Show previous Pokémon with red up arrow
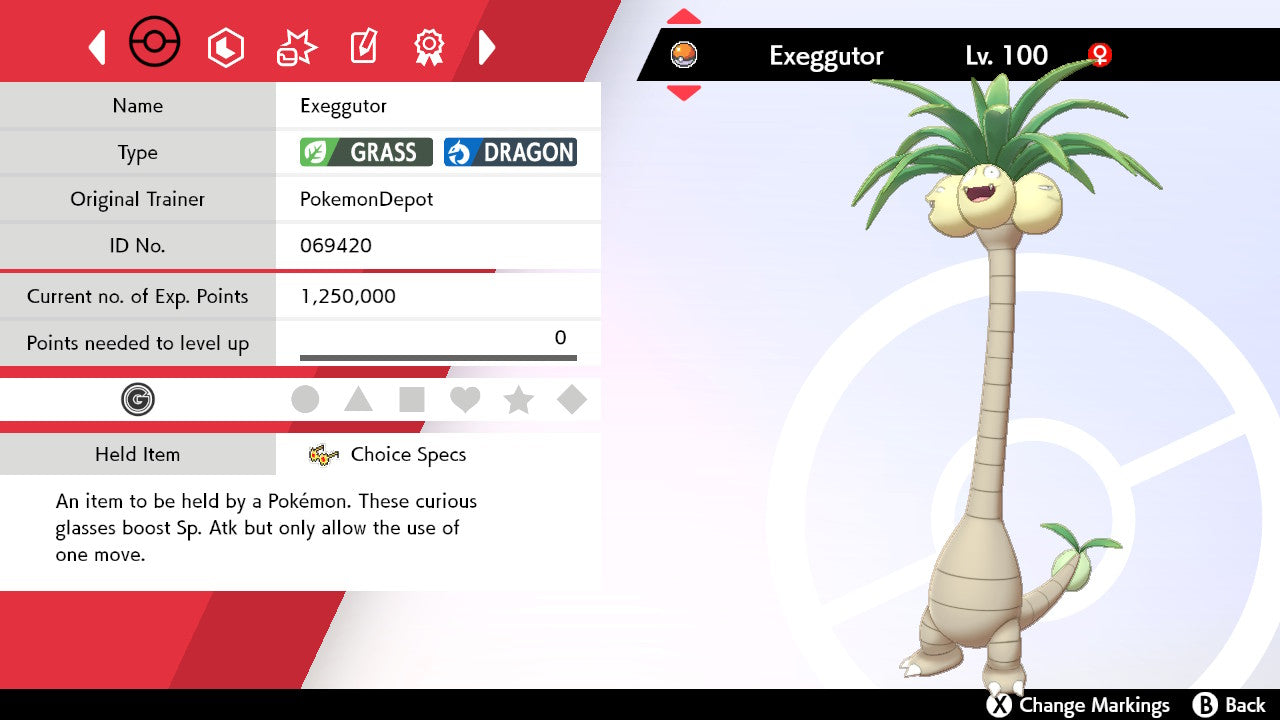The height and width of the screenshot is (720, 1280). pos(684,17)
